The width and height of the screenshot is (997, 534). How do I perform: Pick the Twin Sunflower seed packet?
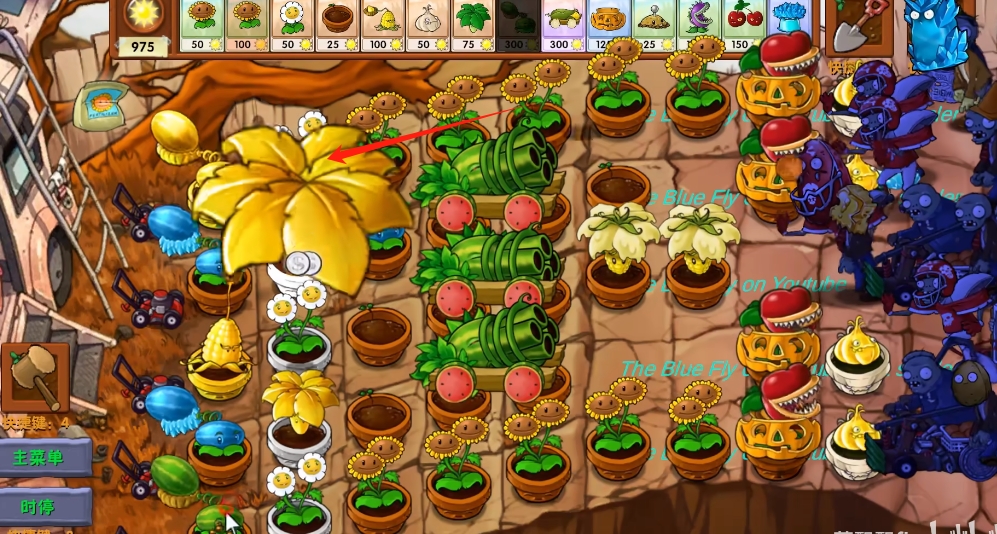click(249, 25)
